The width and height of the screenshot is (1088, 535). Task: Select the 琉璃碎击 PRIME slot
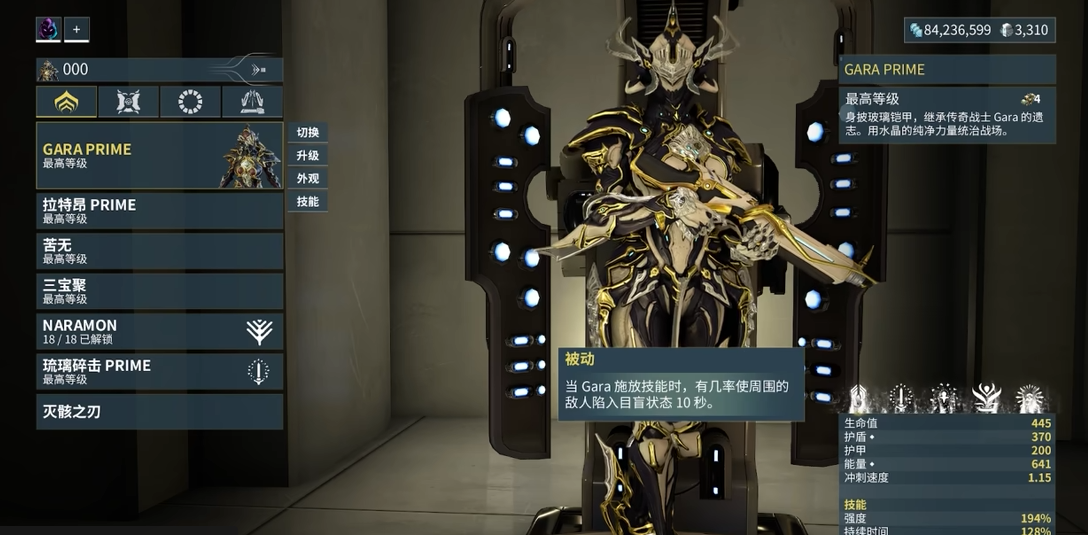tap(159, 371)
